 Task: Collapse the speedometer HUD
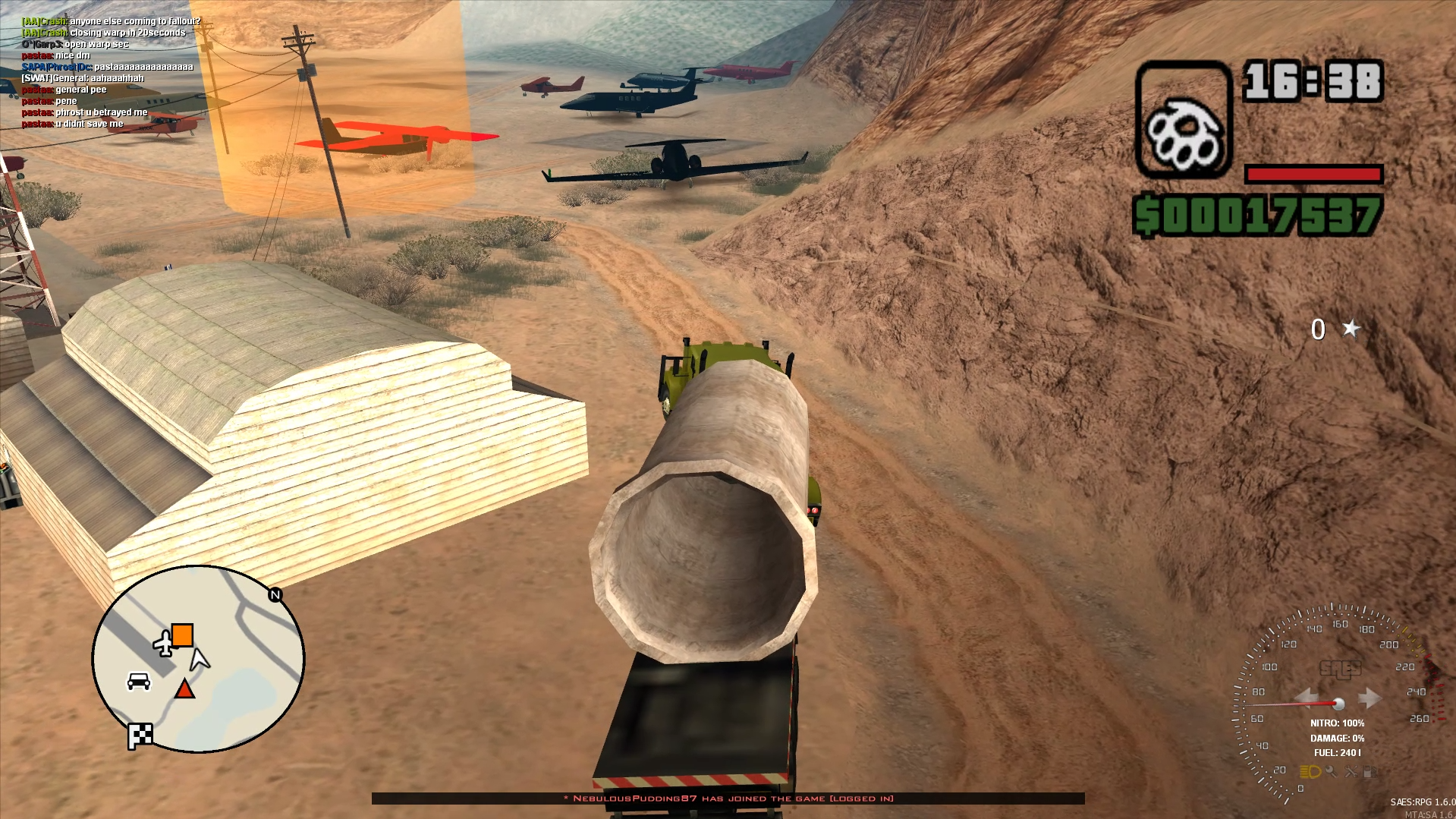point(1339,704)
